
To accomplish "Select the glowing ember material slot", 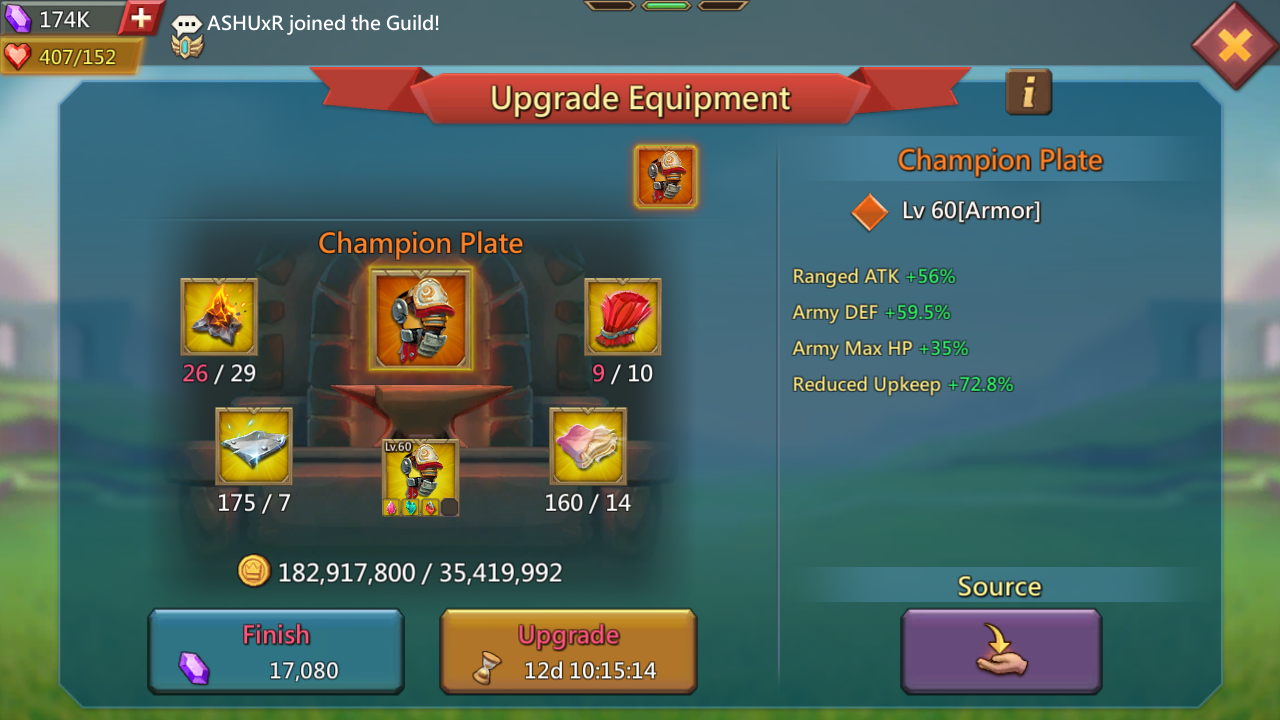I will [219, 317].
